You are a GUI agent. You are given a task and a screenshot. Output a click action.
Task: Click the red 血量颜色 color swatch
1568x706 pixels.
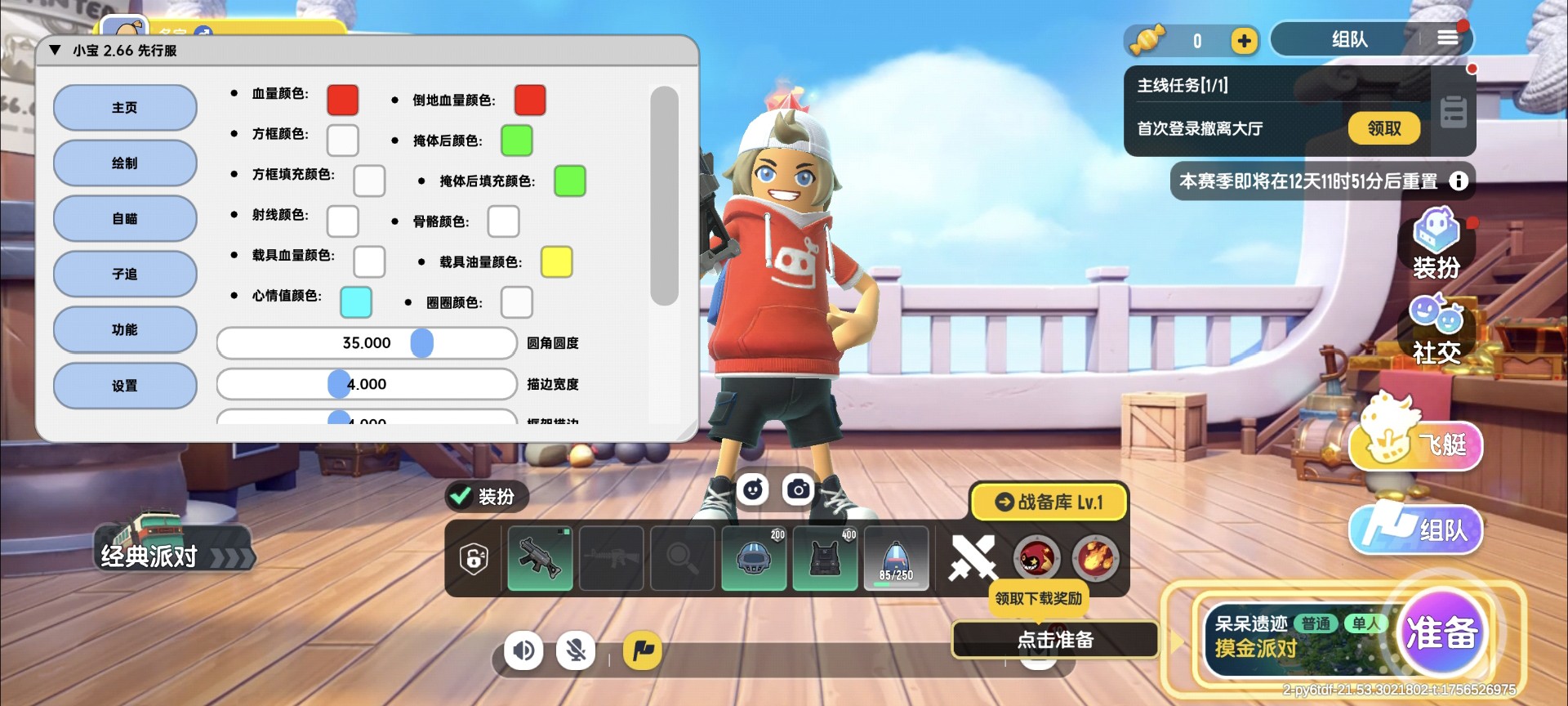(342, 100)
